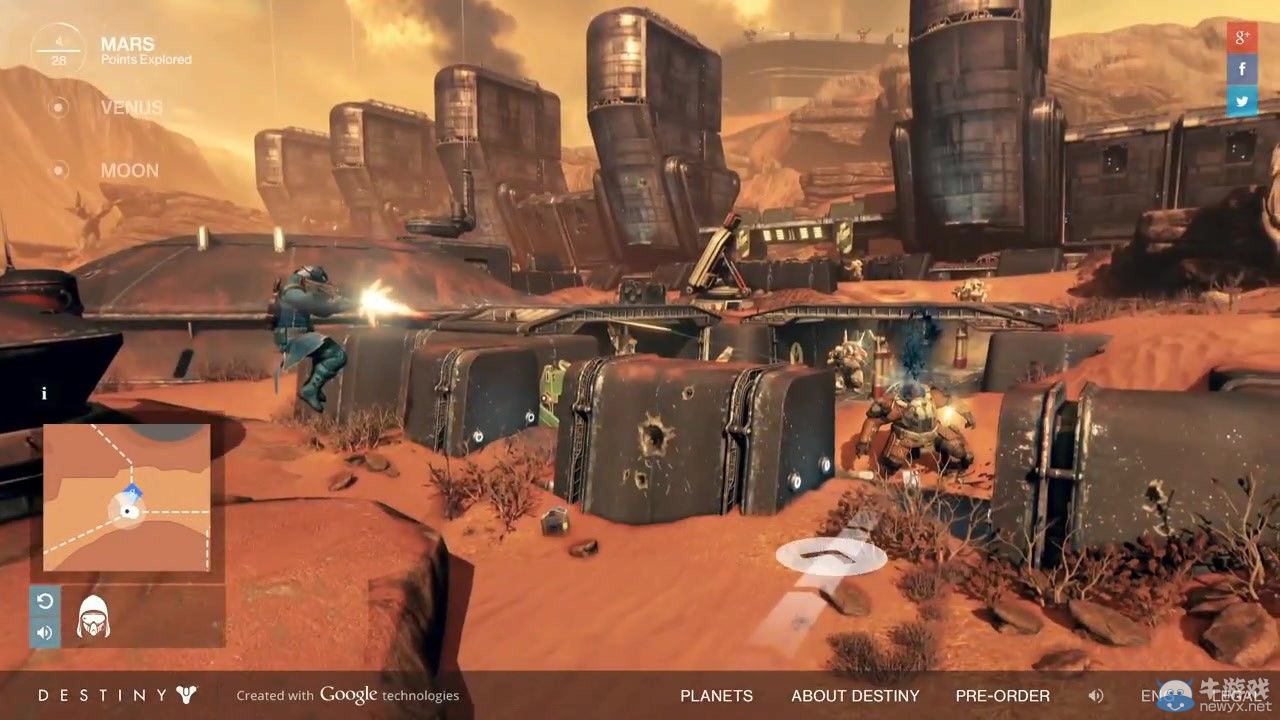Viewport: 1280px width, 720px height.
Task: Share the page on Twitter
Action: tap(1242, 101)
